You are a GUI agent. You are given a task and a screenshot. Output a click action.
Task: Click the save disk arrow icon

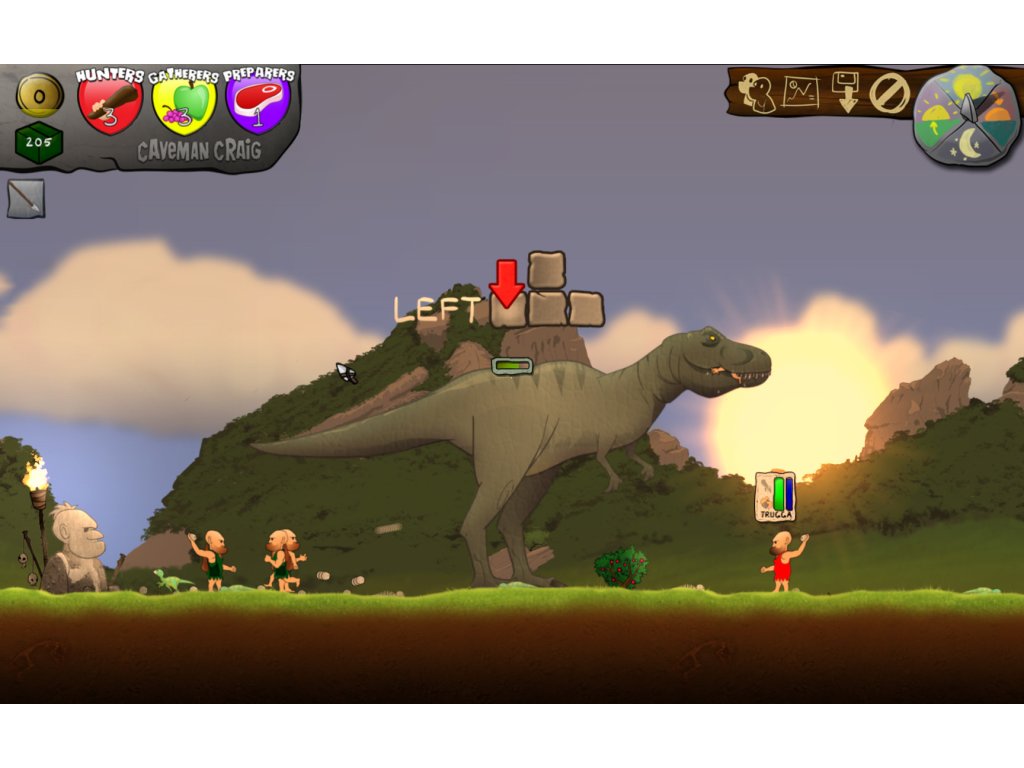pyautogui.click(x=845, y=93)
